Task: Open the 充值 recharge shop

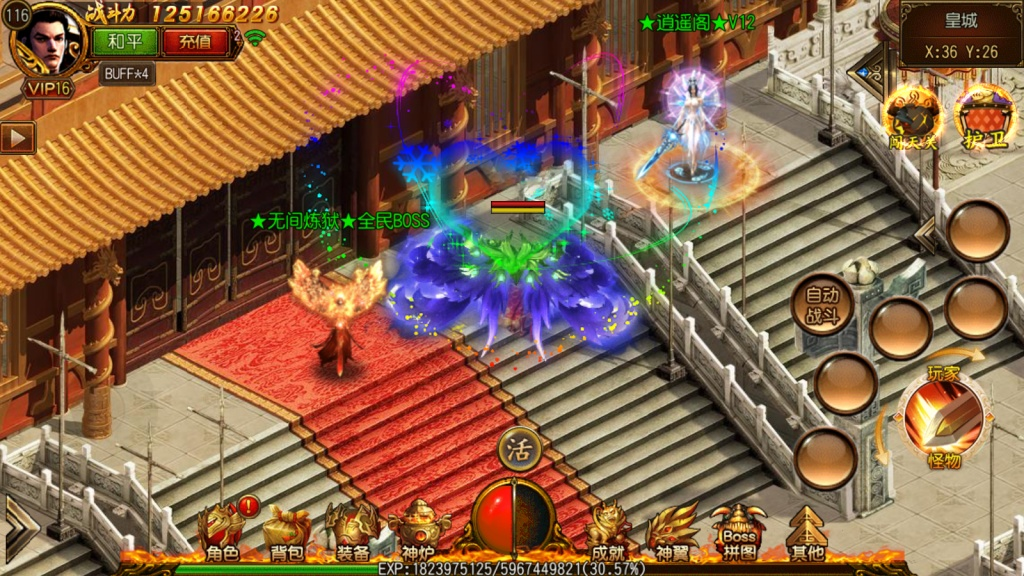Action: [194, 42]
